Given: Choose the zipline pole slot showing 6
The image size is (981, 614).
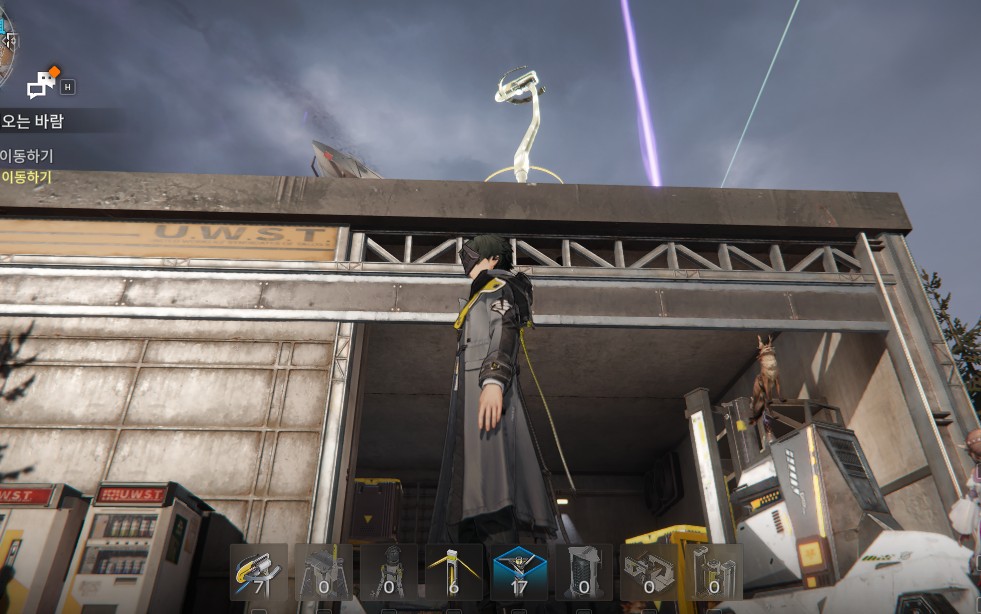Looking at the screenshot, I should (454, 572).
